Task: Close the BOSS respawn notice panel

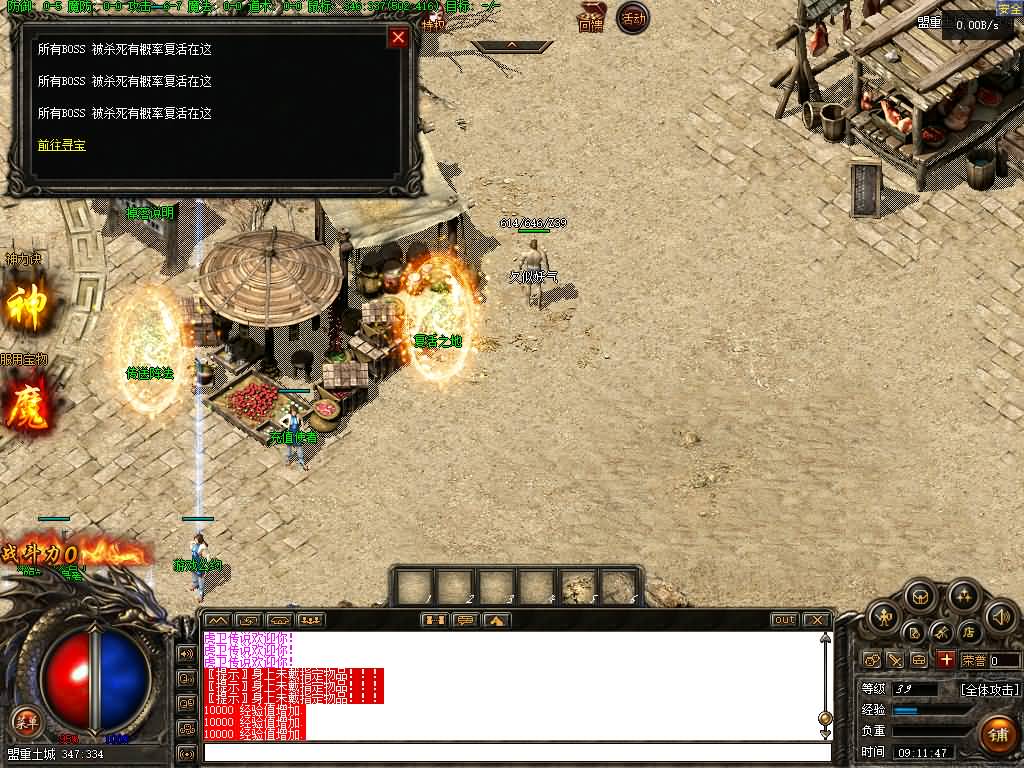Action: click(398, 38)
